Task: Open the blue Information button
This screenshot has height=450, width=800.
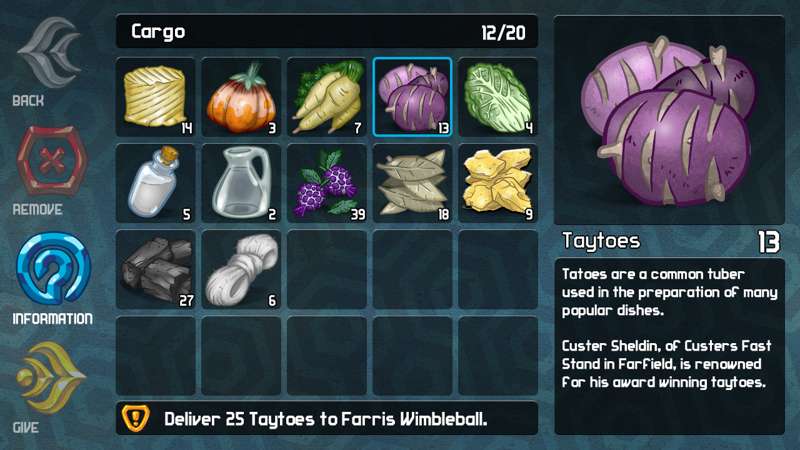Action: click(x=51, y=274)
